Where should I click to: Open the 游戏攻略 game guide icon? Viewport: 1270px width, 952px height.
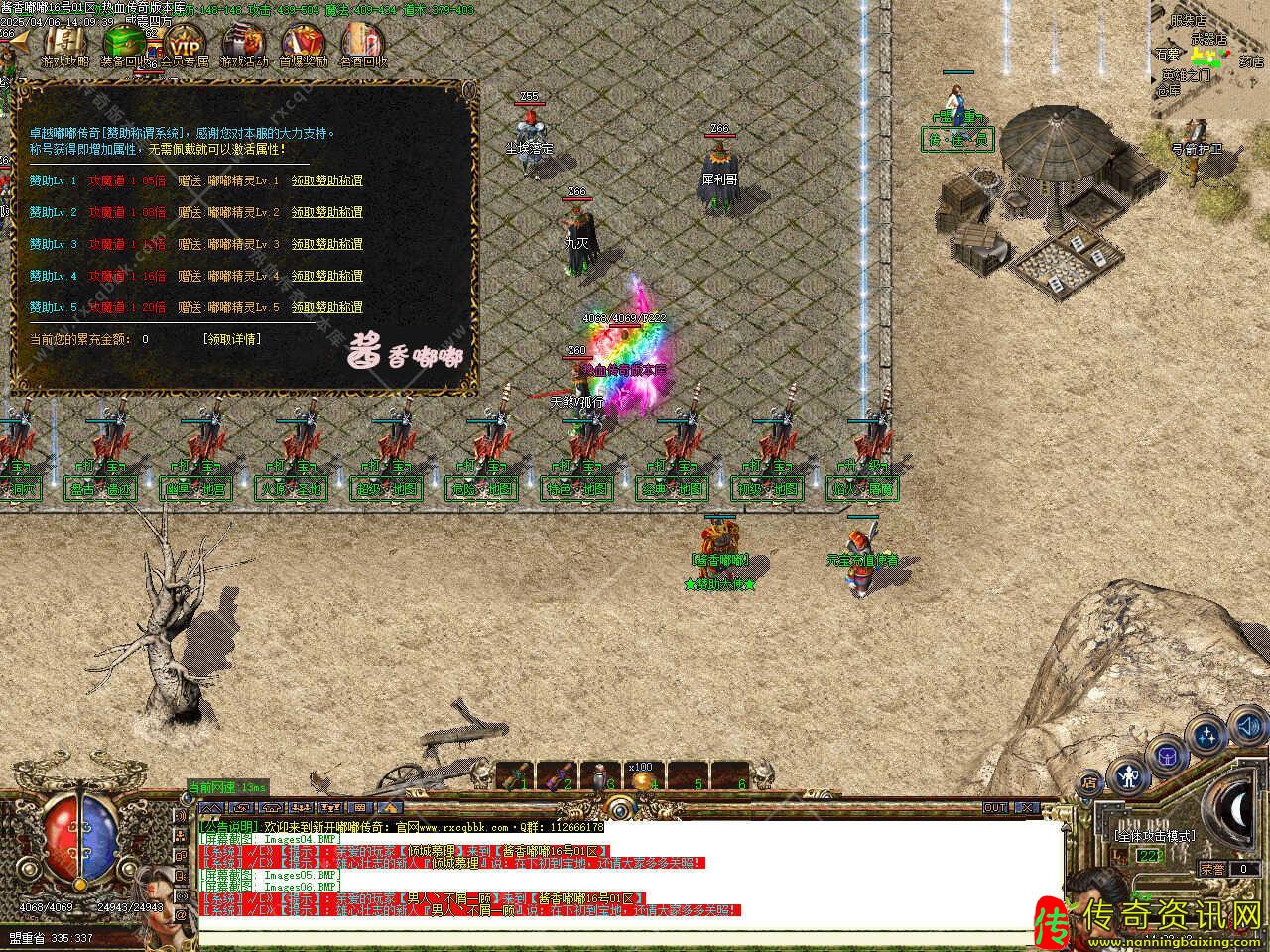(x=63, y=45)
